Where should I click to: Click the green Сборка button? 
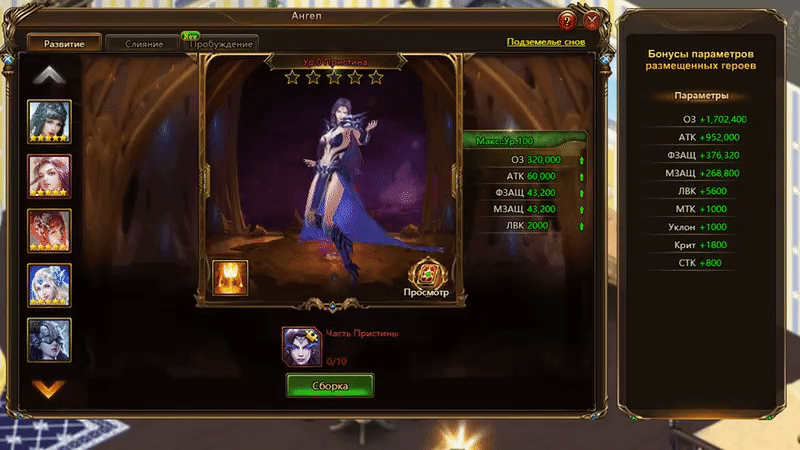tap(329, 385)
